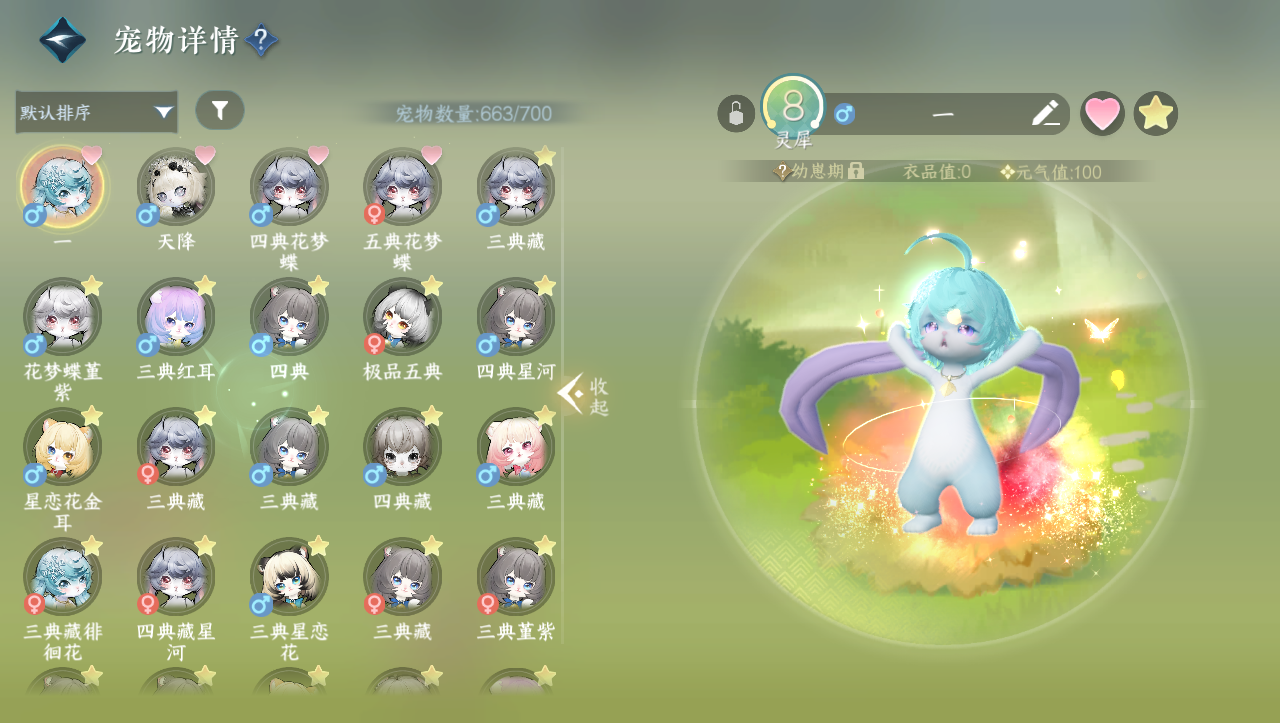This screenshot has width=1280, height=723.
Task: Select the 三典红耳 pet
Action: pyautogui.click(x=176, y=318)
